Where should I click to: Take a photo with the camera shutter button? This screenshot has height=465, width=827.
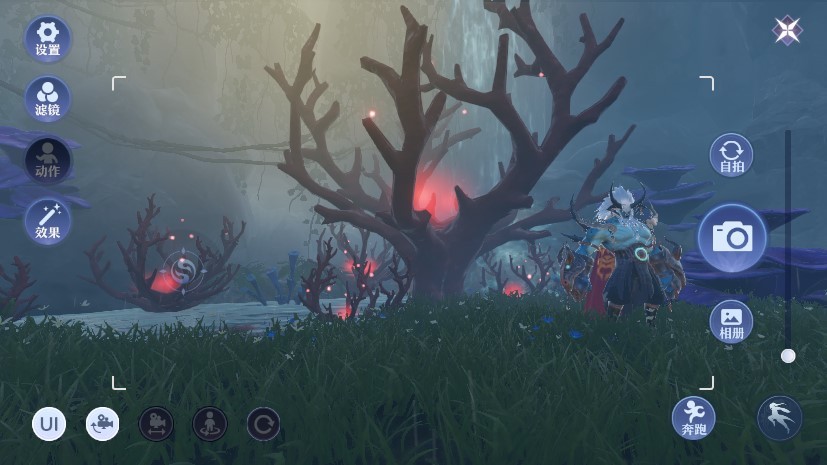[x=732, y=238]
